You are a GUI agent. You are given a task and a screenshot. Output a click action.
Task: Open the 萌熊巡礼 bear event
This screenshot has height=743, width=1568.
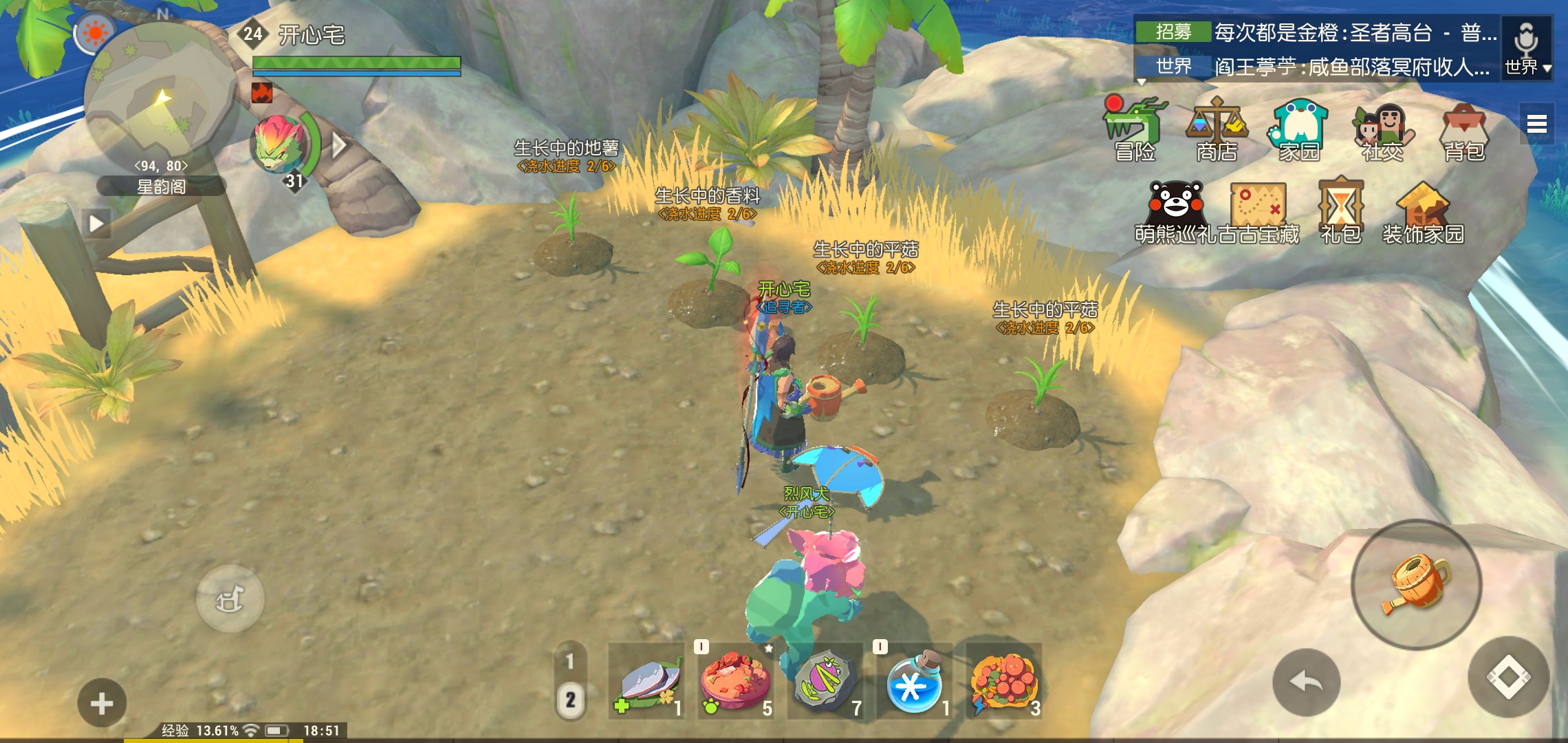click(x=1175, y=212)
